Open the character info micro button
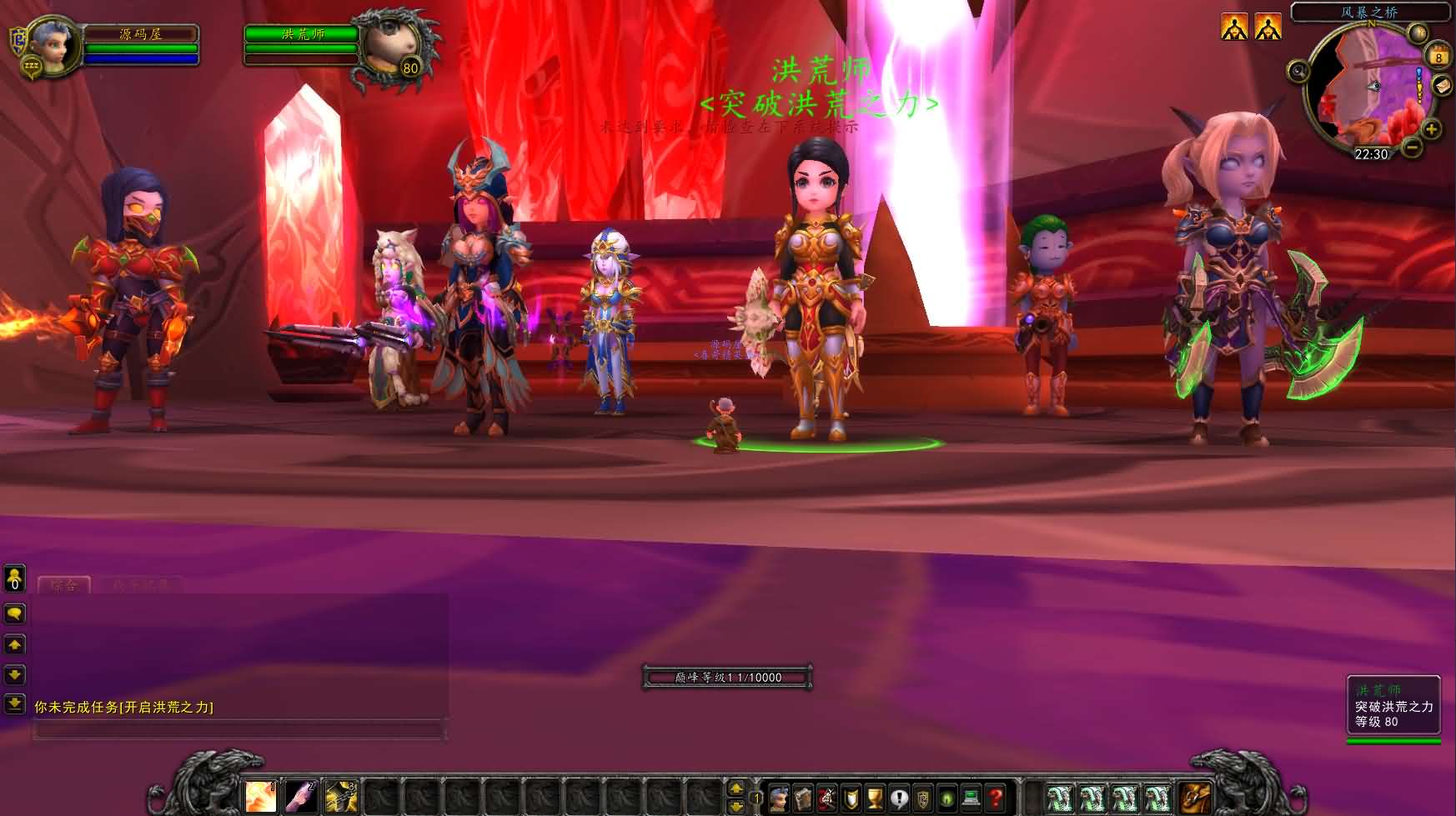1456x816 pixels. (x=779, y=798)
